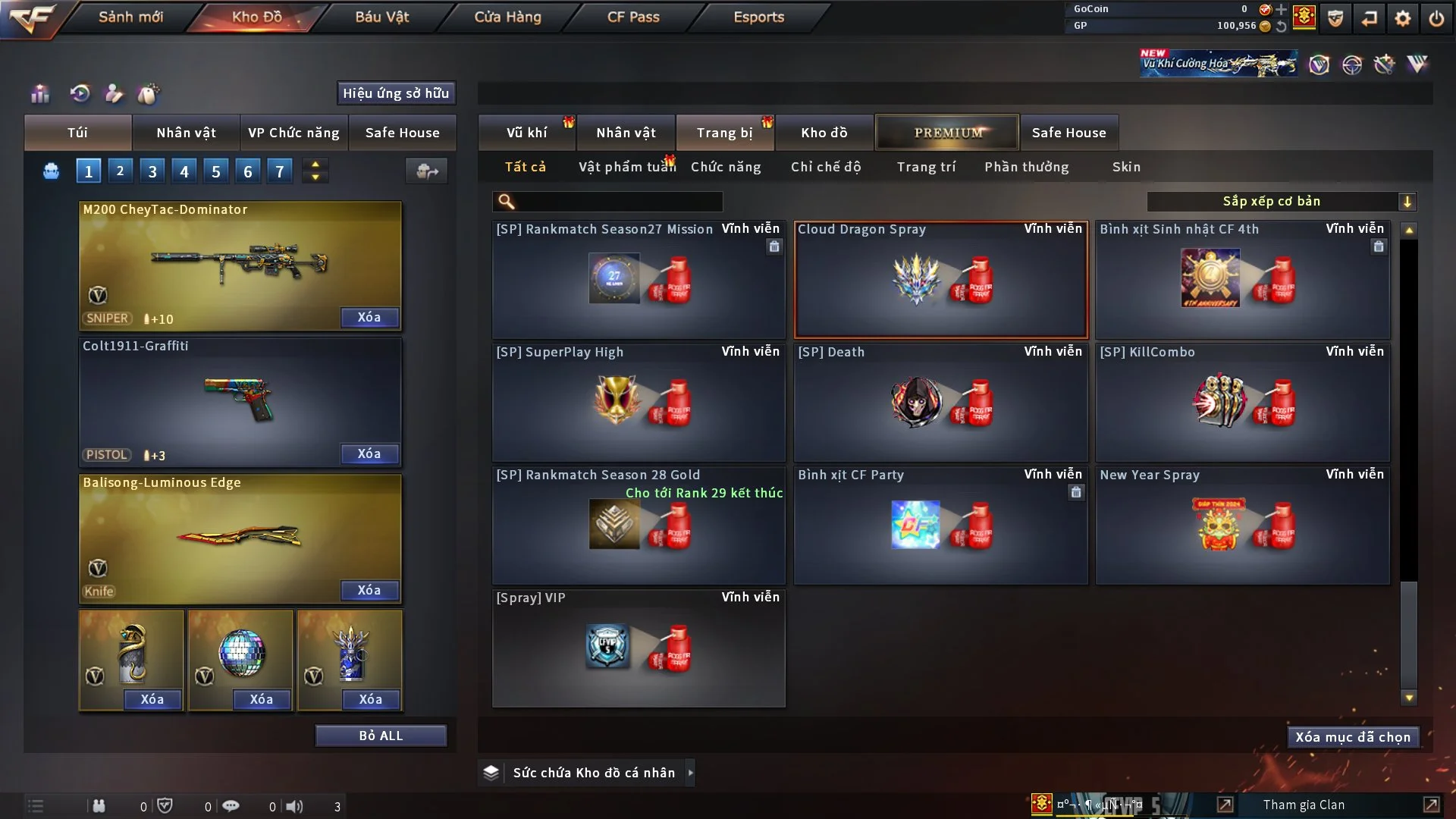This screenshot has height=819, width=1456.
Task: Show the Chức năng filter category
Action: (726, 167)
